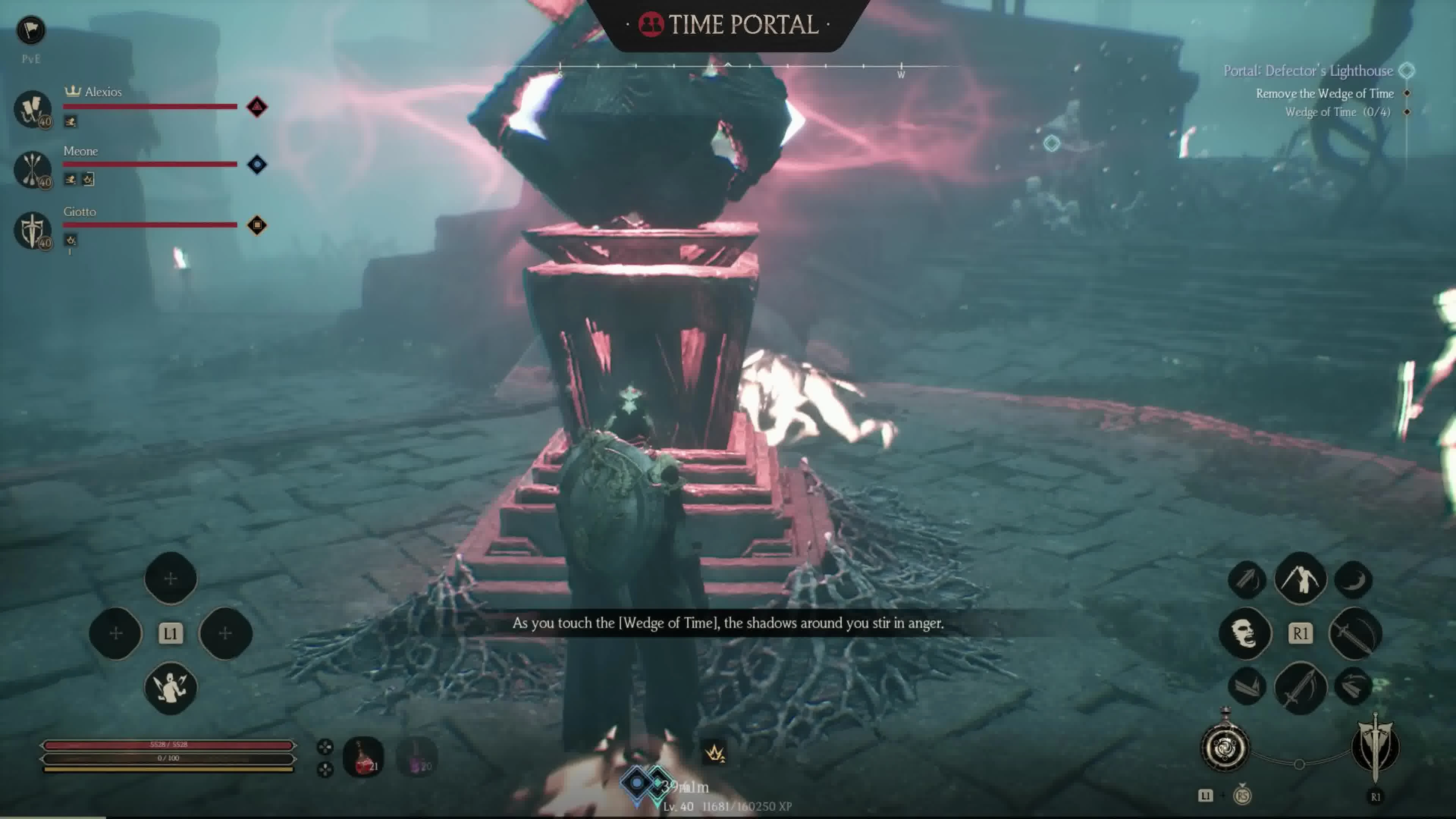
Task: Select Giotto's sword and shield portrait
Action: click(33, 229)
